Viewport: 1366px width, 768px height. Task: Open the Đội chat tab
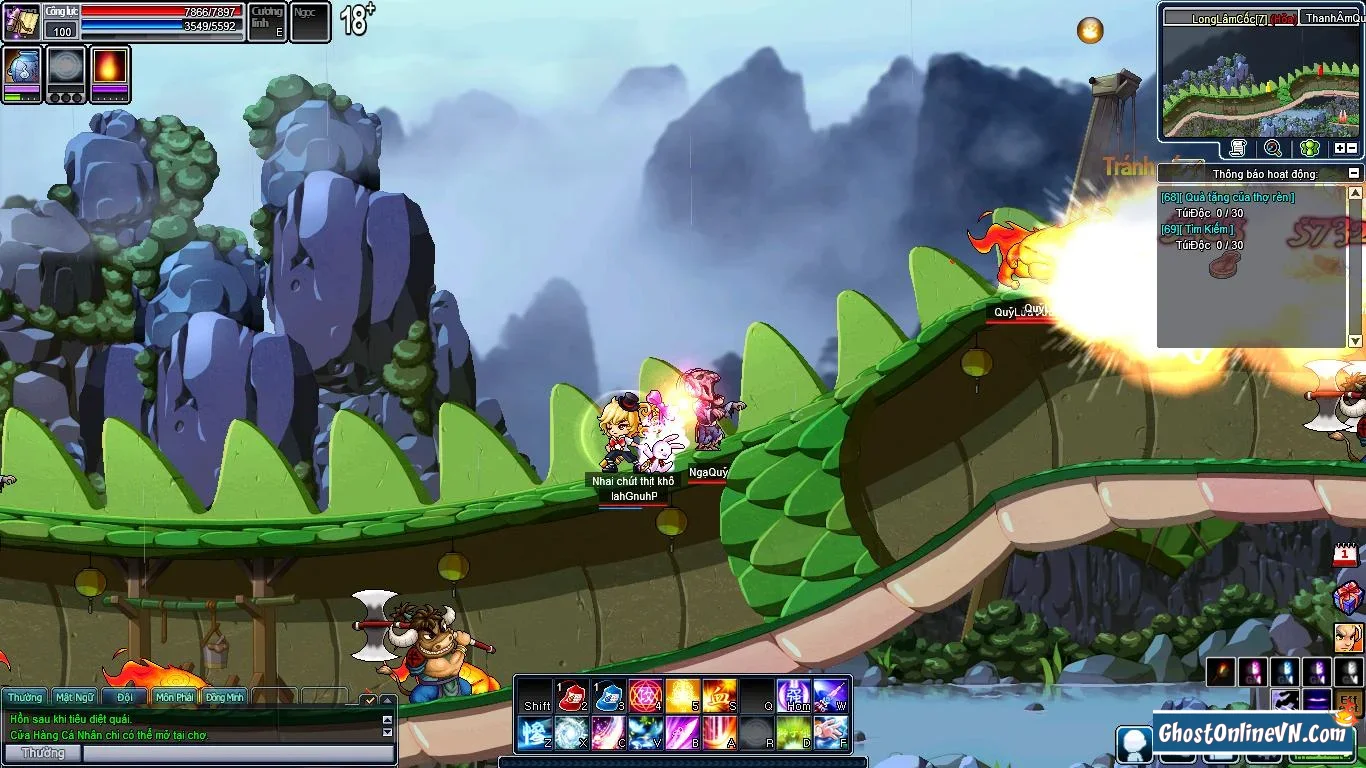[x=125, y=697]
